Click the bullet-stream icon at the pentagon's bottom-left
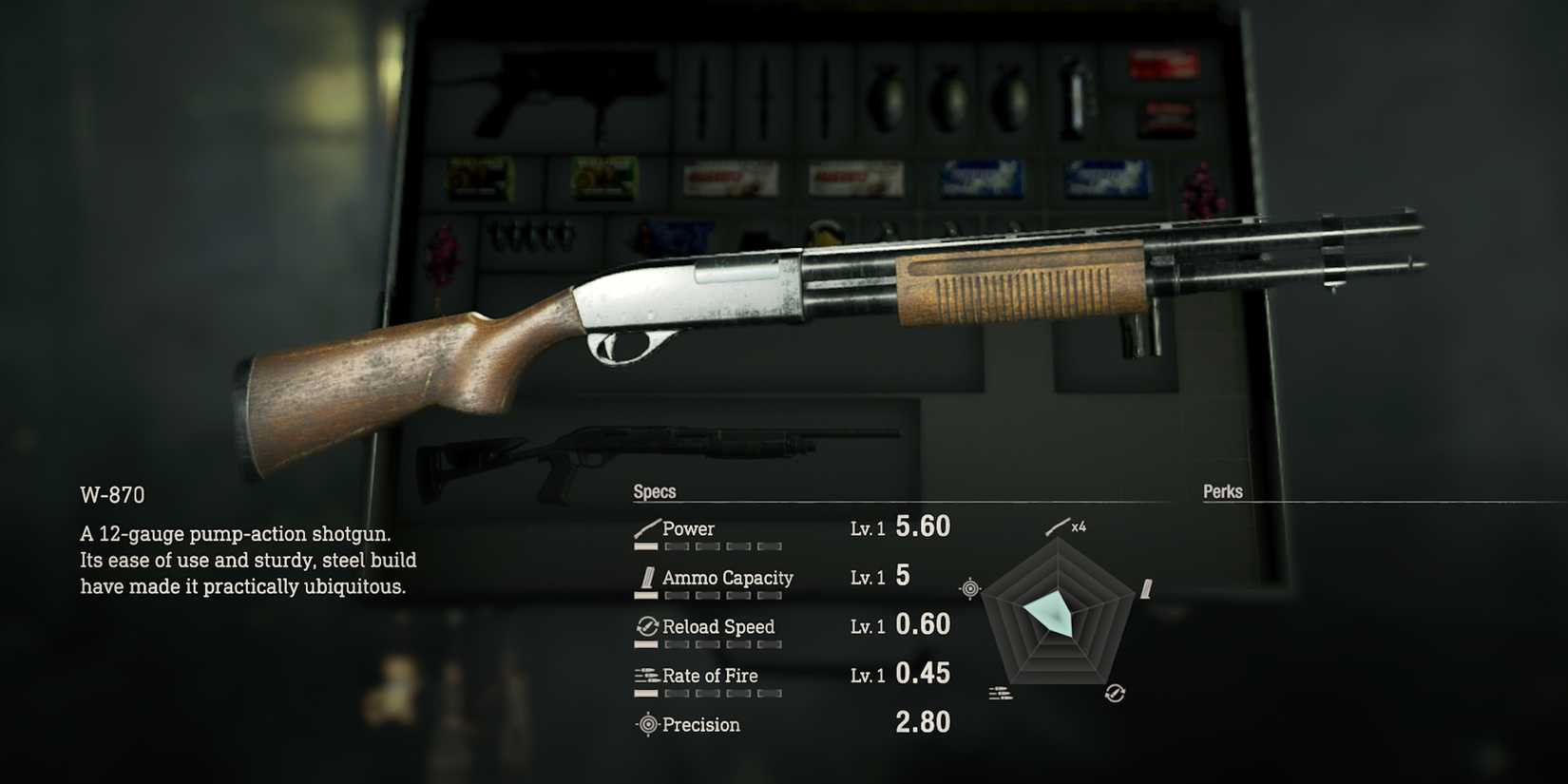The height and width of the screenshot is (784, 1568). tap(999, 694)
